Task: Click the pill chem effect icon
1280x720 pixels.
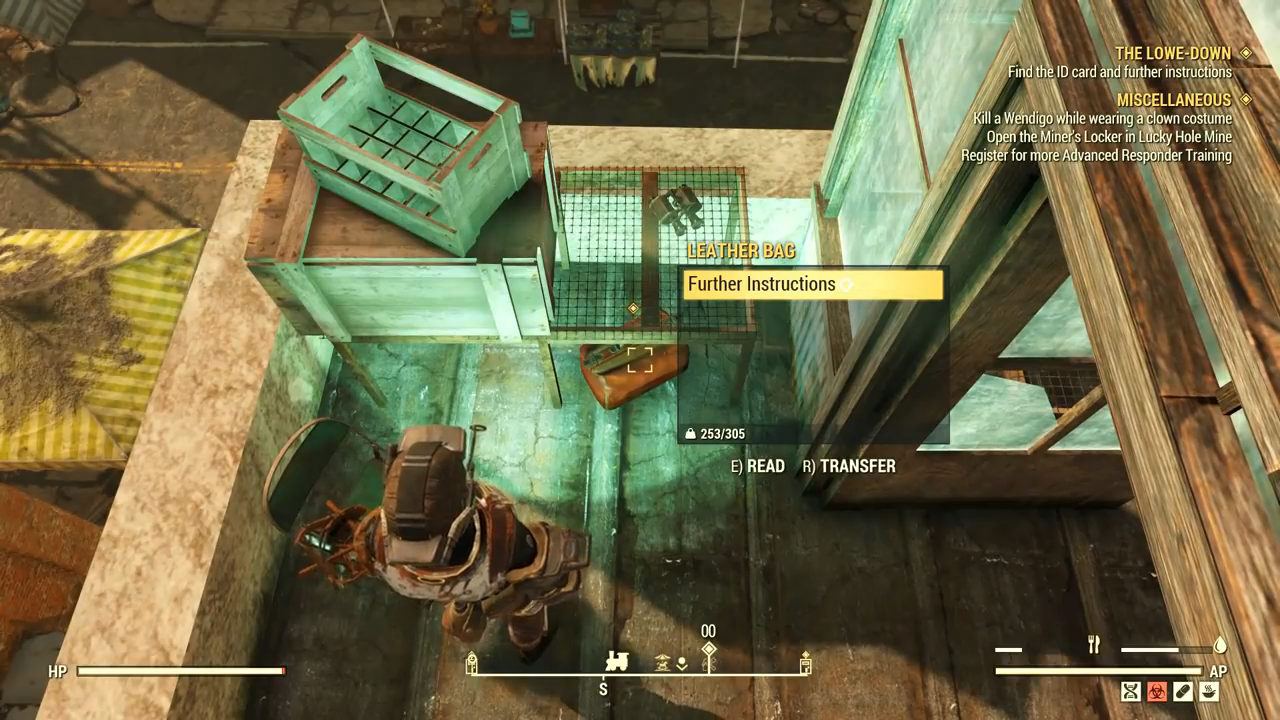Action: point(1183,691)
